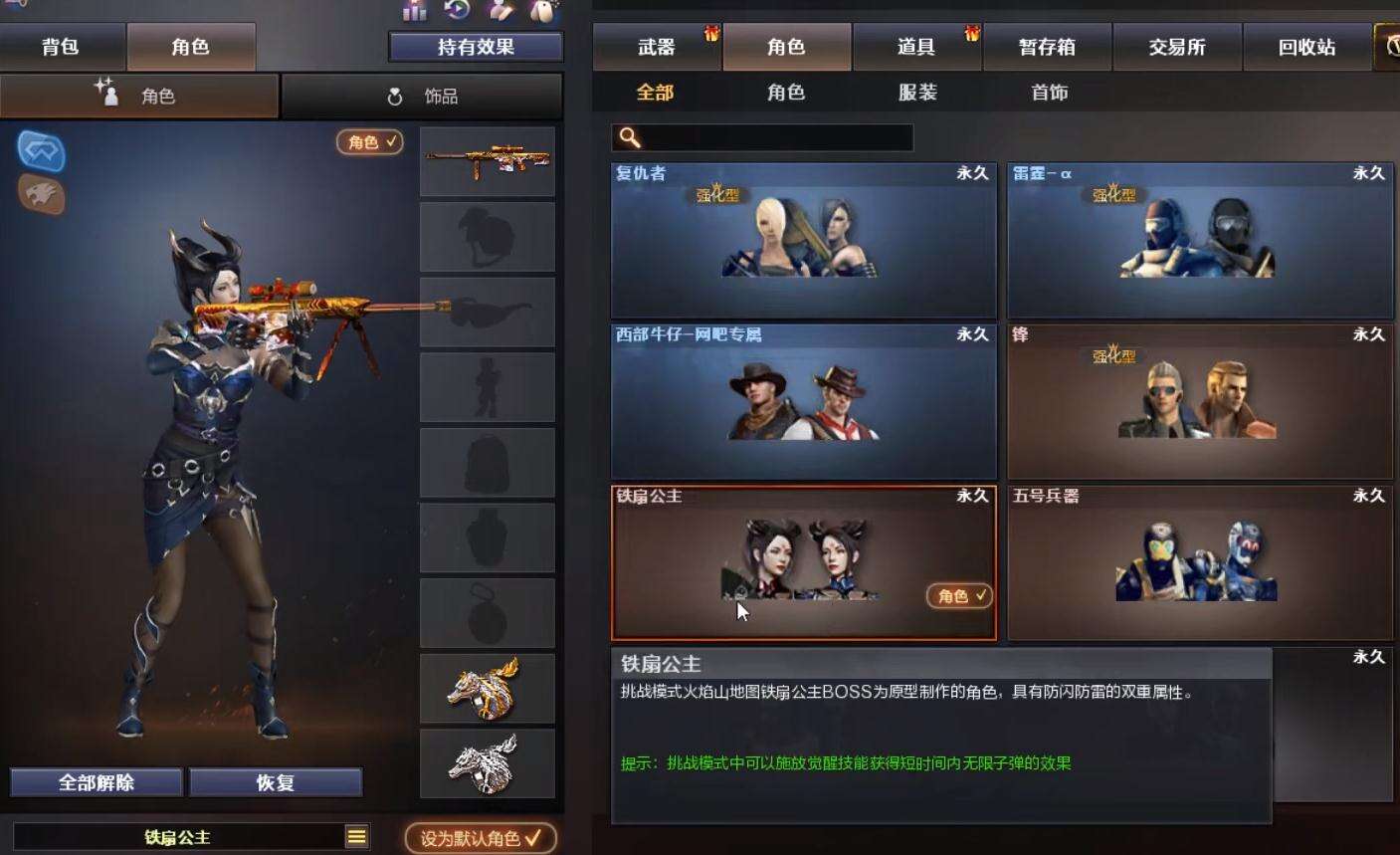Screen dimensions: 1400x855
Task: Click the equipped golden sniper rifle thumbnail slot
Action: (x=487, y=162)
